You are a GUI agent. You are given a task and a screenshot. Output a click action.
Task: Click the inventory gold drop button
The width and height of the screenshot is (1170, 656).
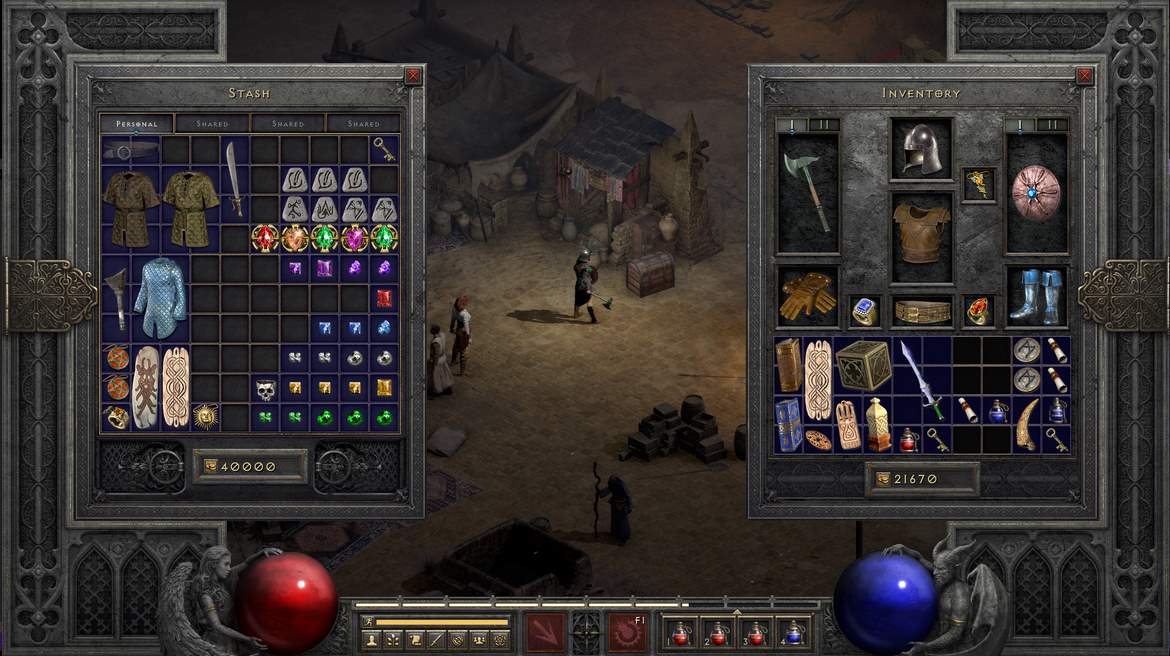[x=882, y=479]
